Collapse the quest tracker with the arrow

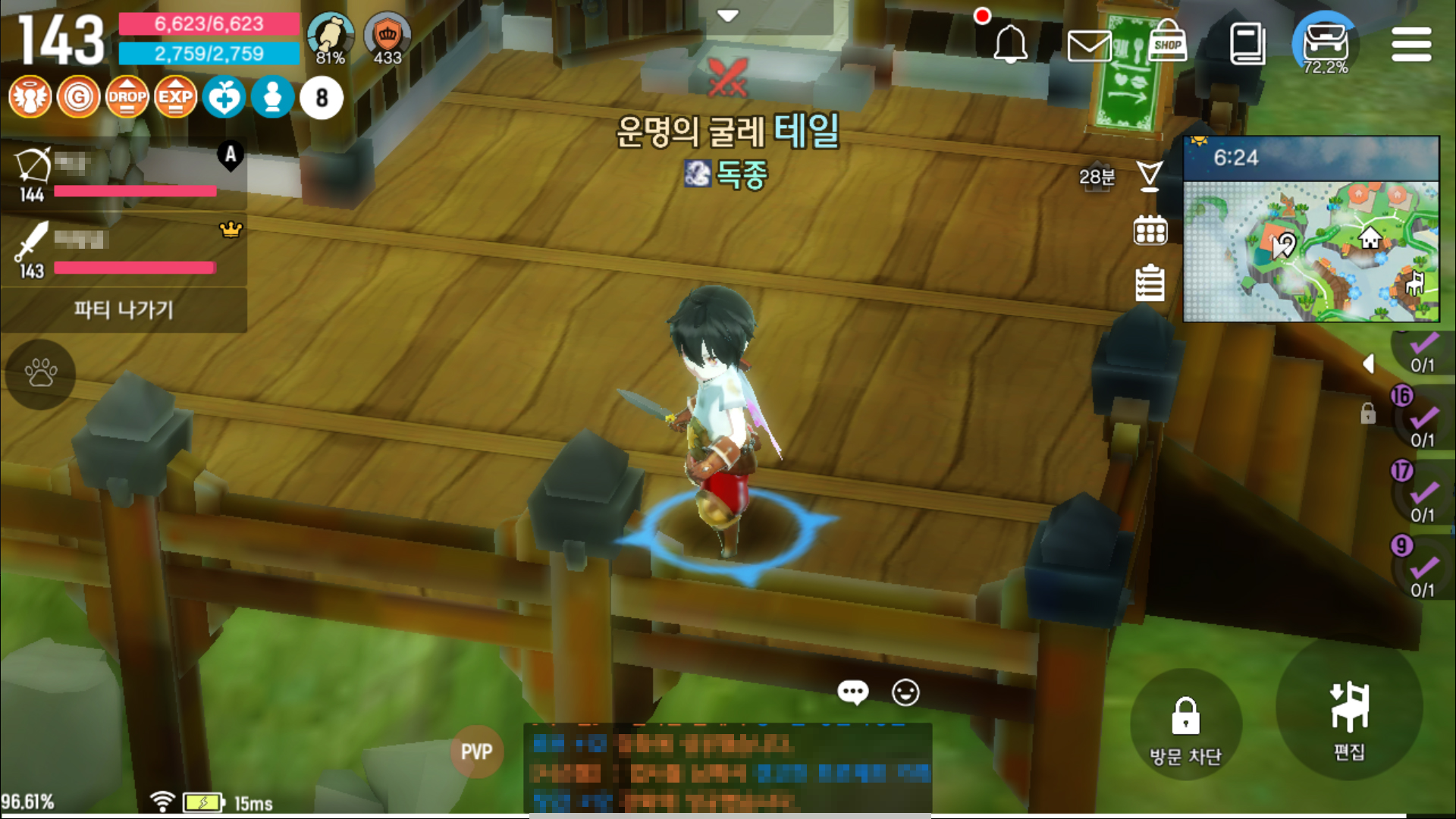(1369, 364)
